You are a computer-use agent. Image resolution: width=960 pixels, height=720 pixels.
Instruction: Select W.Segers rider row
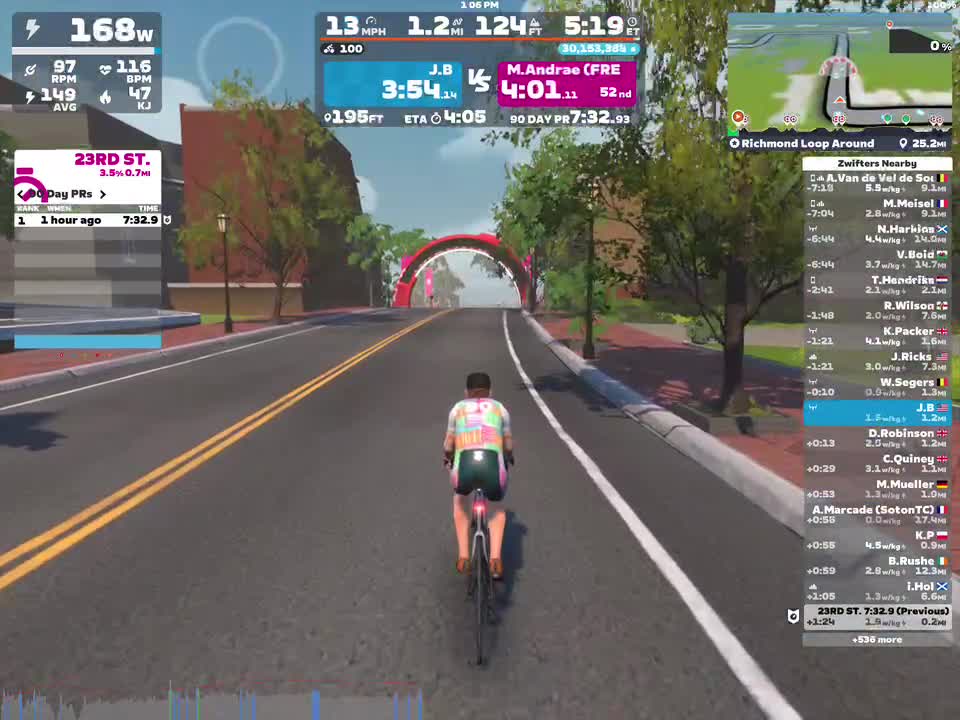pos(877,387)
